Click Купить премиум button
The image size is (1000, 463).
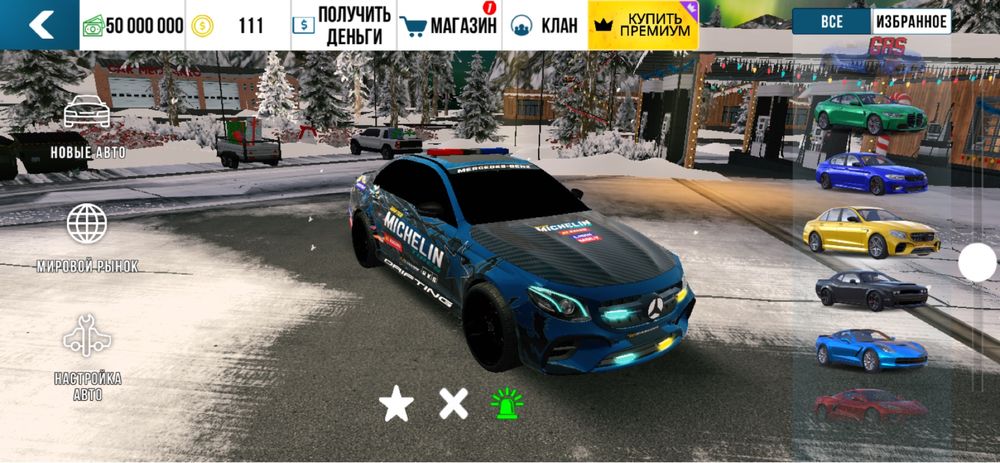click(643, 26)
